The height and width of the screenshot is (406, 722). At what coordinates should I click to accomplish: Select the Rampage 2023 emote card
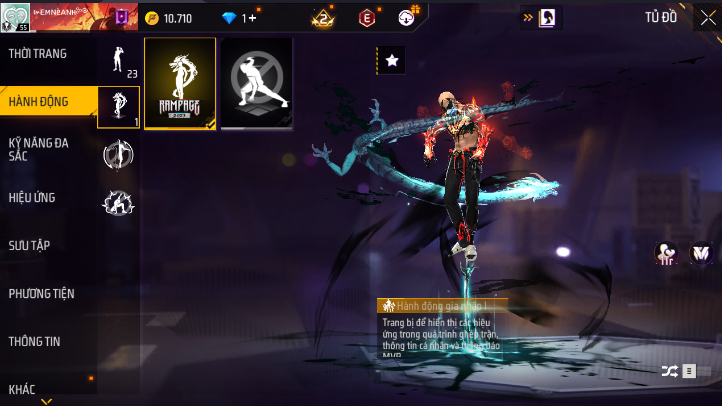click(180, 84)
